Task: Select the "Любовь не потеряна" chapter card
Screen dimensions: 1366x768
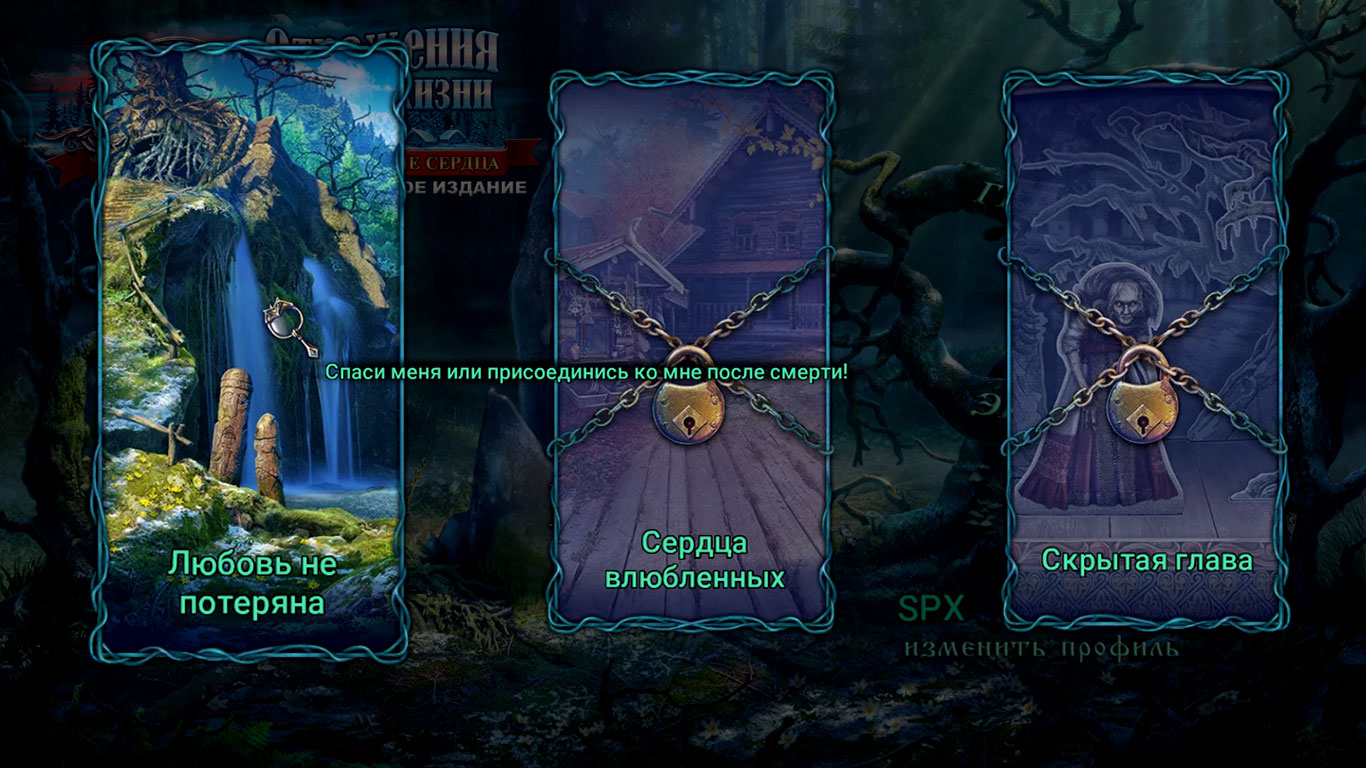Action: (250, 350)
